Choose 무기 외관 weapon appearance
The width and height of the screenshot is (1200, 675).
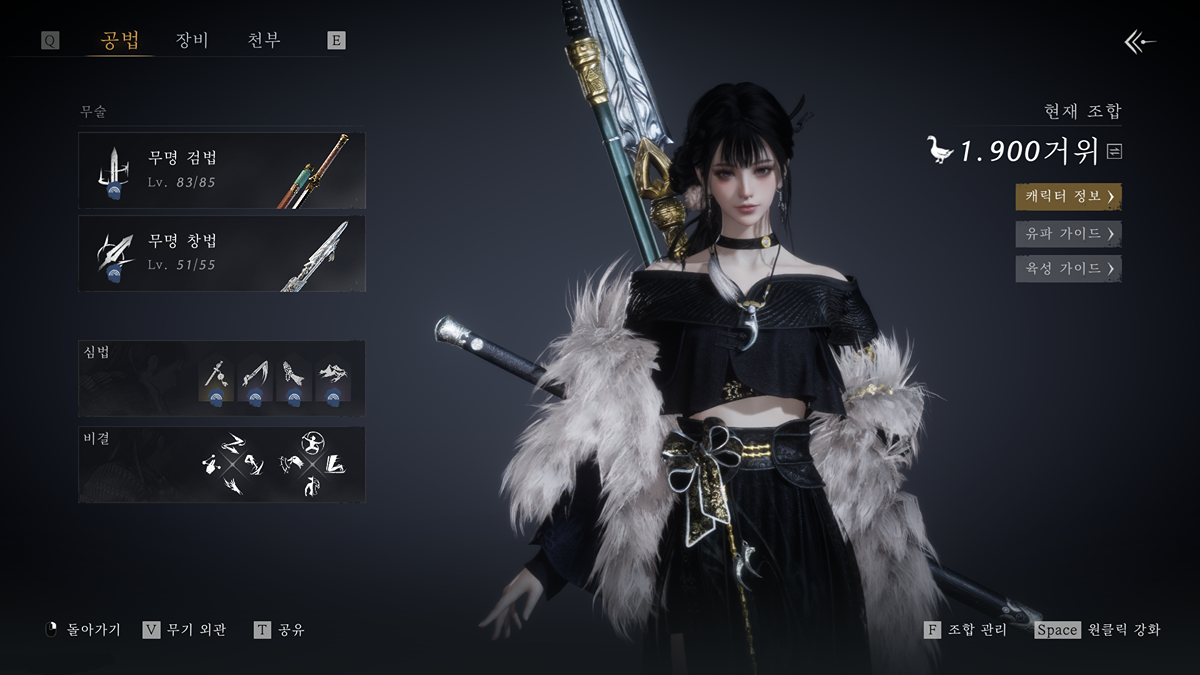click(x=186, y=630)
